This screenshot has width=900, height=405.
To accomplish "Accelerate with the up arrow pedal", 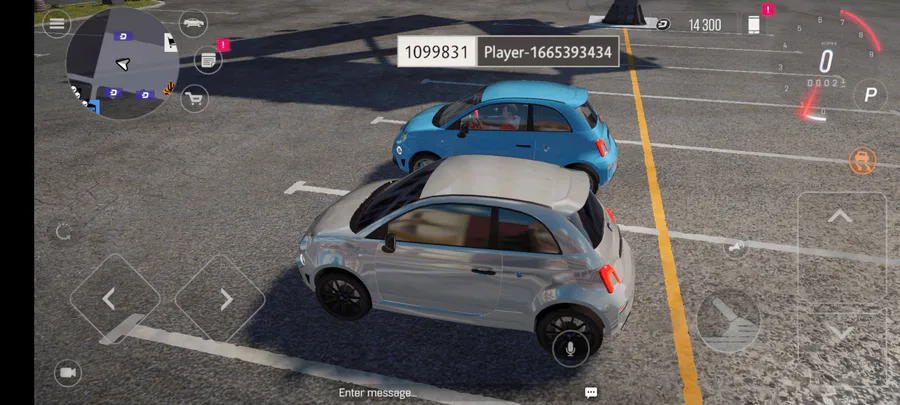I will 840,217.
